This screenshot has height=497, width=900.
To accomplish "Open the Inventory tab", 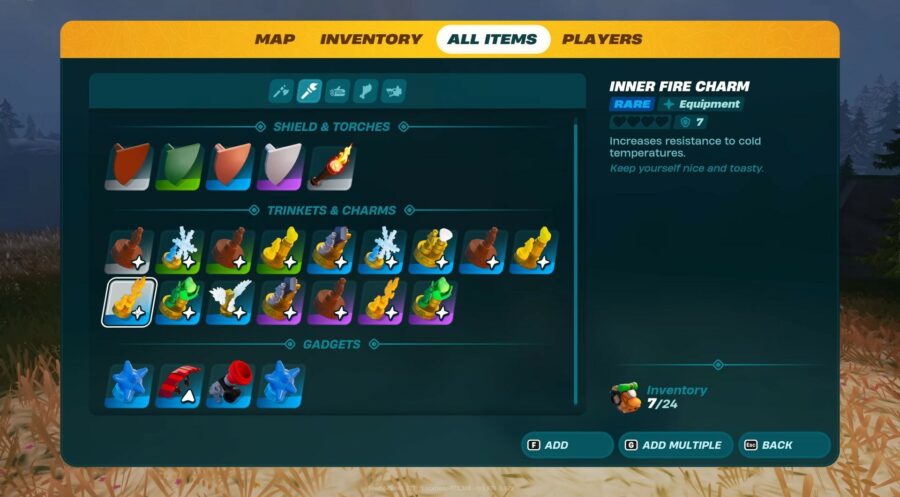I will tap(371, 40).
